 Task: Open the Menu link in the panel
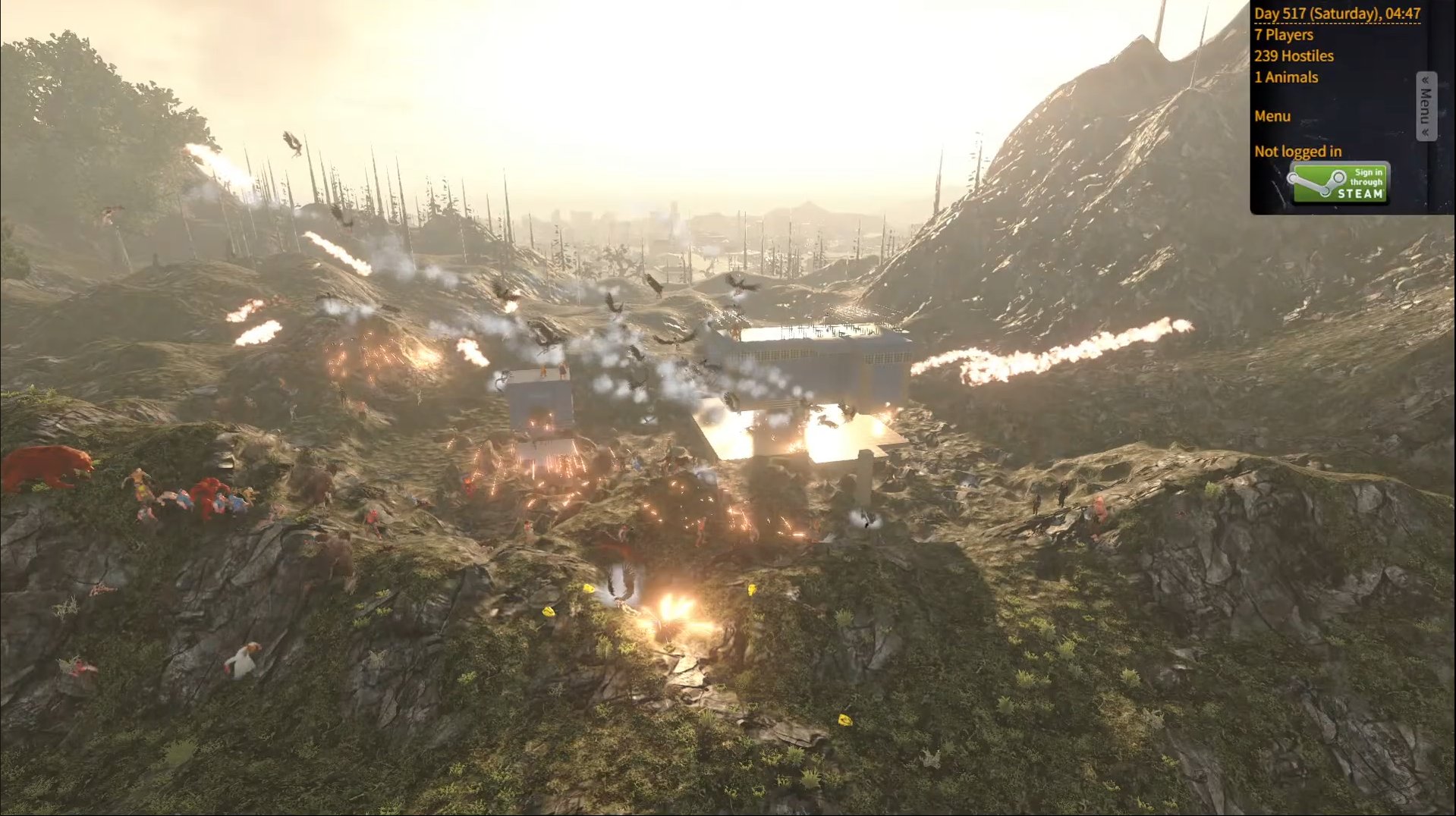pos(1272,117)
